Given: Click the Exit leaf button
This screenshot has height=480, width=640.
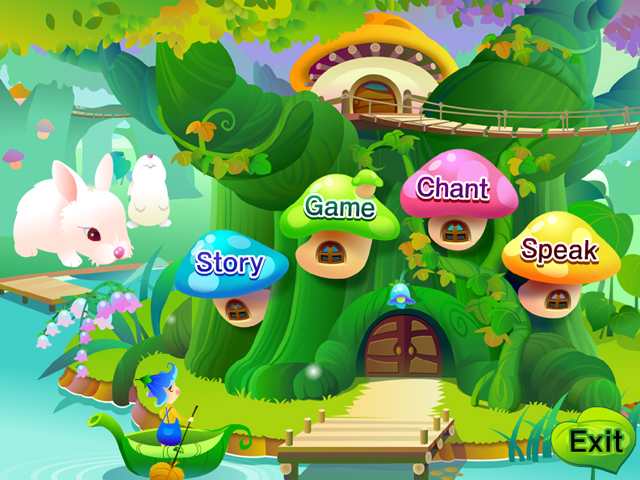Looking at the screenshot, I should point(596,440).
